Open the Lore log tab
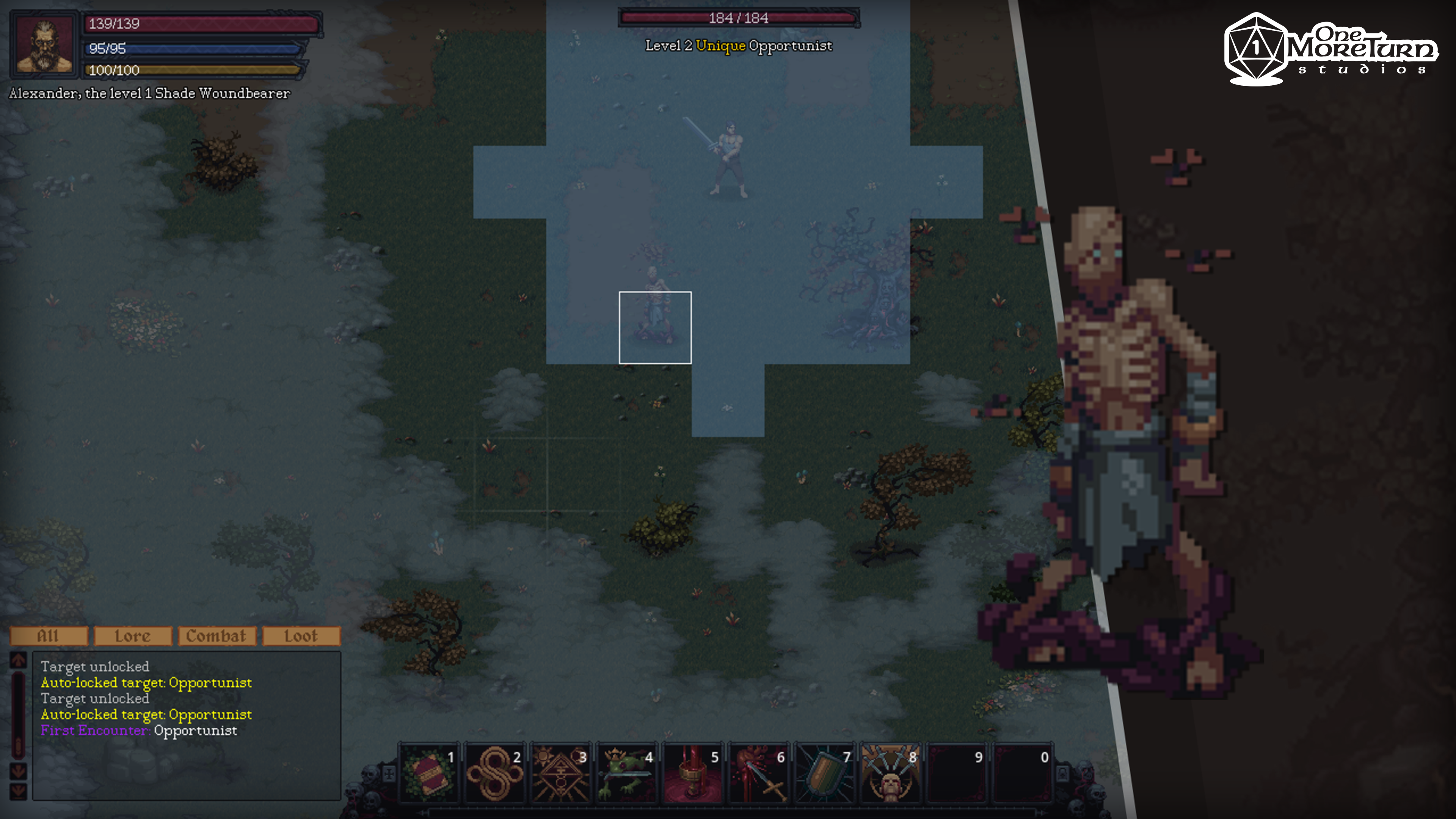The width and height of the screenshot is (1456, 819). [x=133, y=636]
